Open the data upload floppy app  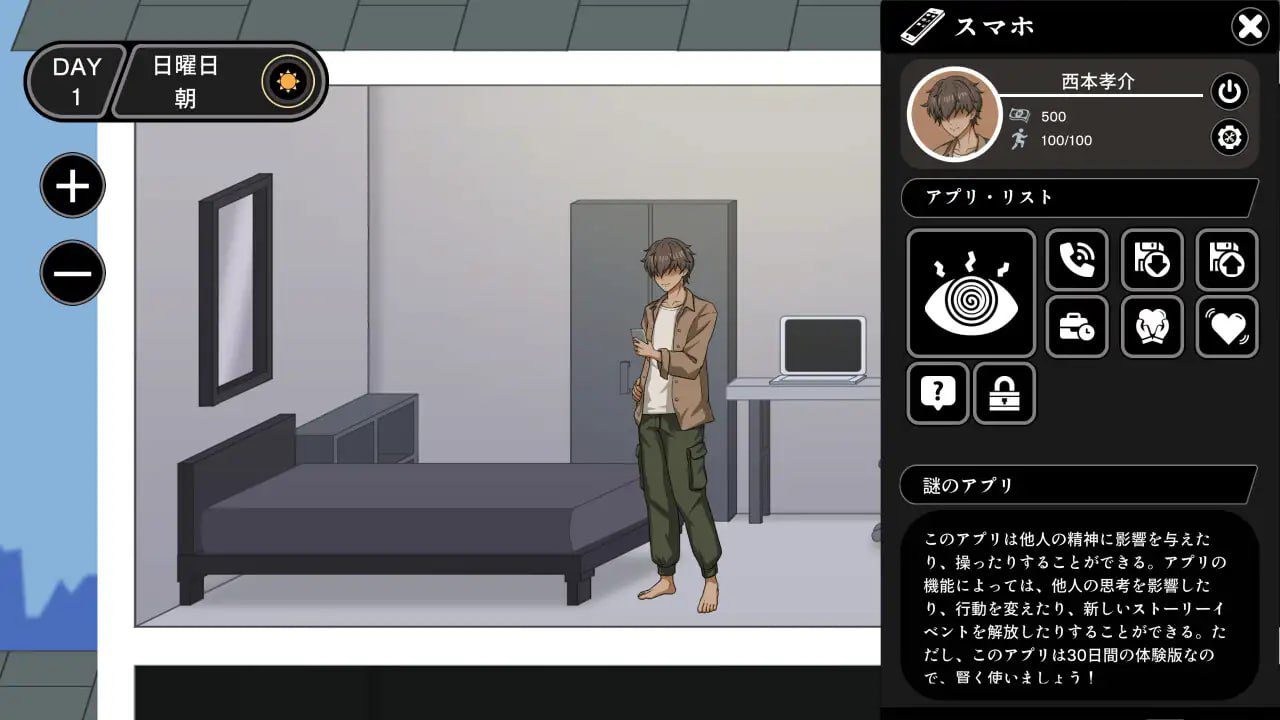coord(1227,260)
